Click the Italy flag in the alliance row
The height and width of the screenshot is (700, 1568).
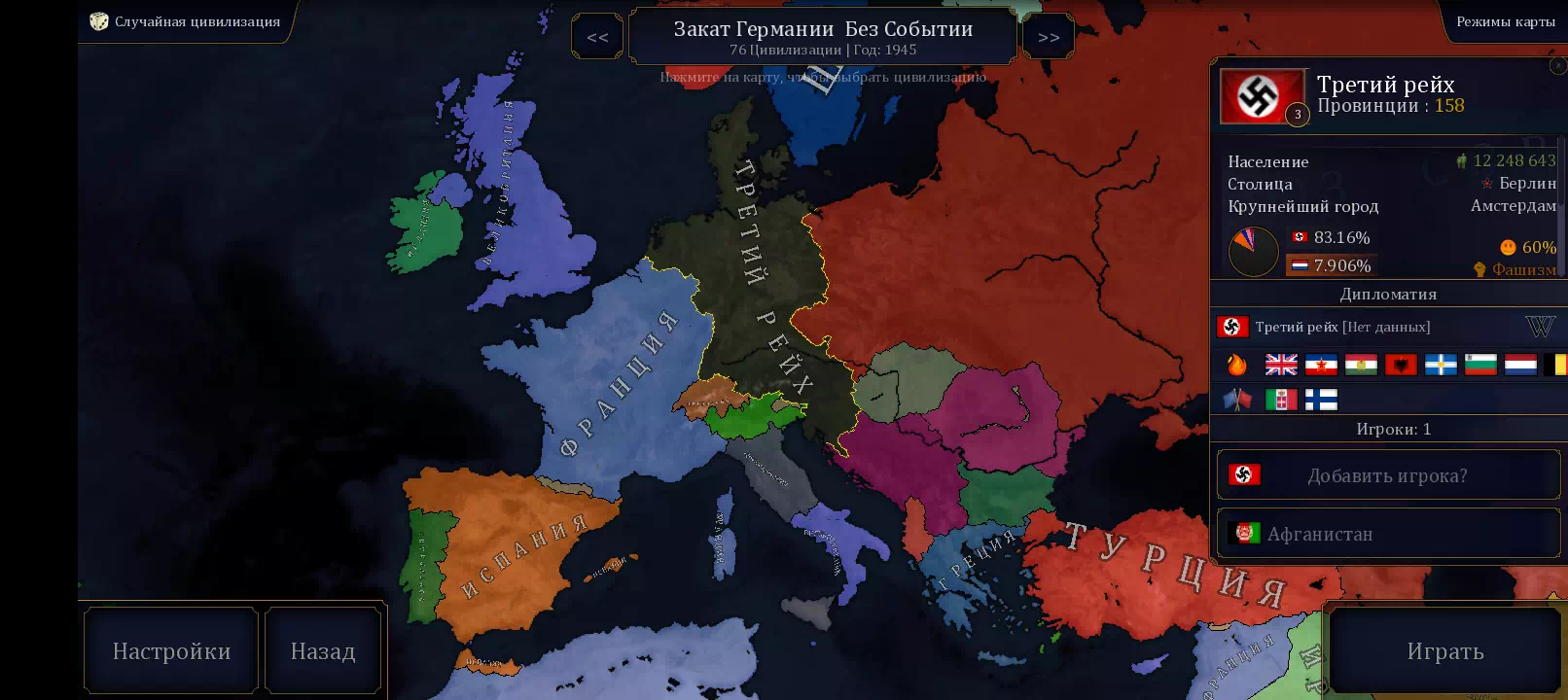pyautogui.click(x=1281, y=400)
